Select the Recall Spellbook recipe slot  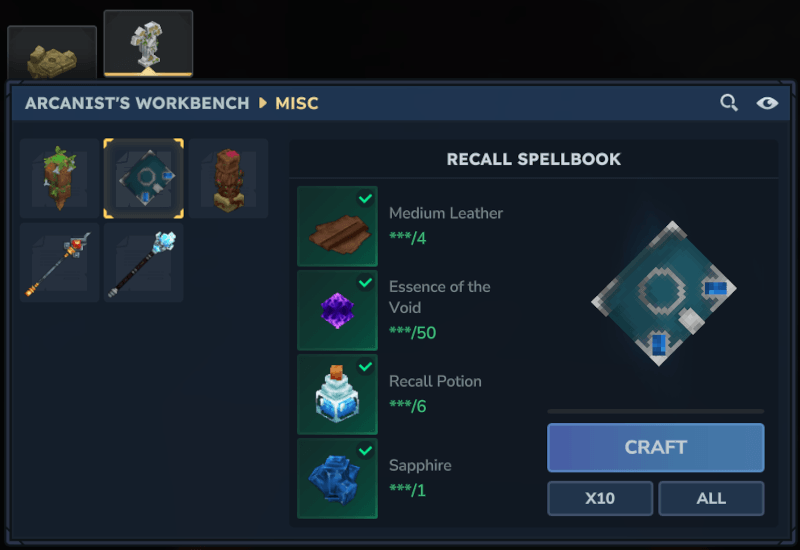tap(144, 179)
